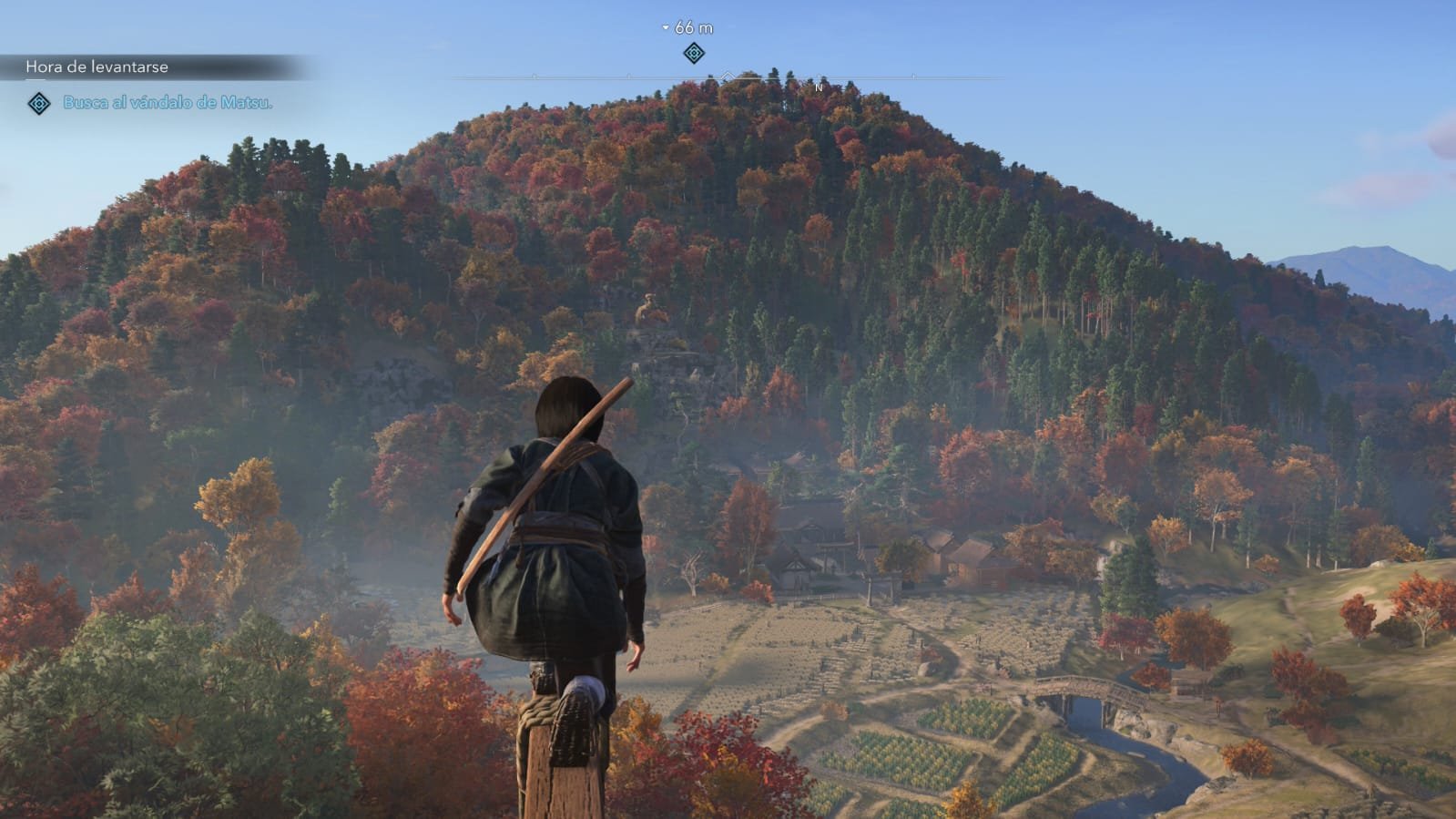Click the diamond objective icon beside the quest text
1456x819 pixels.
[x=39, y=104]
